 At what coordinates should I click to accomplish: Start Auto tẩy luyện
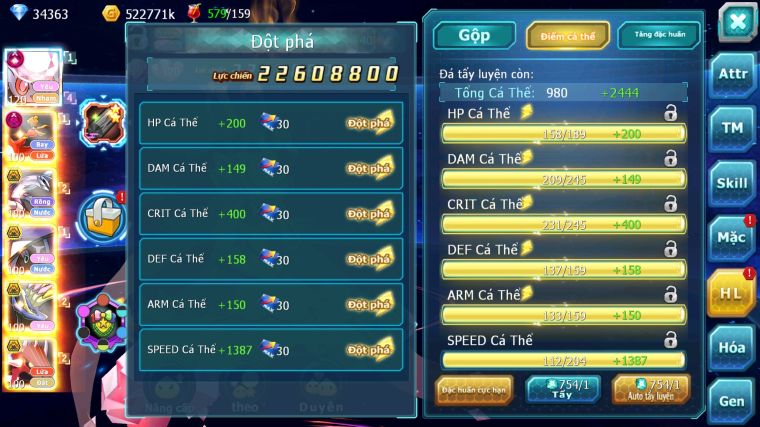[x=651, y=389]
